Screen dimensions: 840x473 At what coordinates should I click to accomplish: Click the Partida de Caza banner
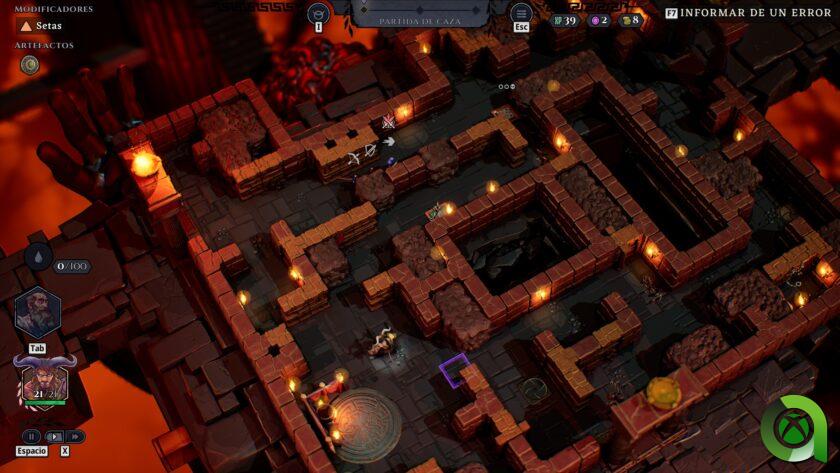[419, 14]
